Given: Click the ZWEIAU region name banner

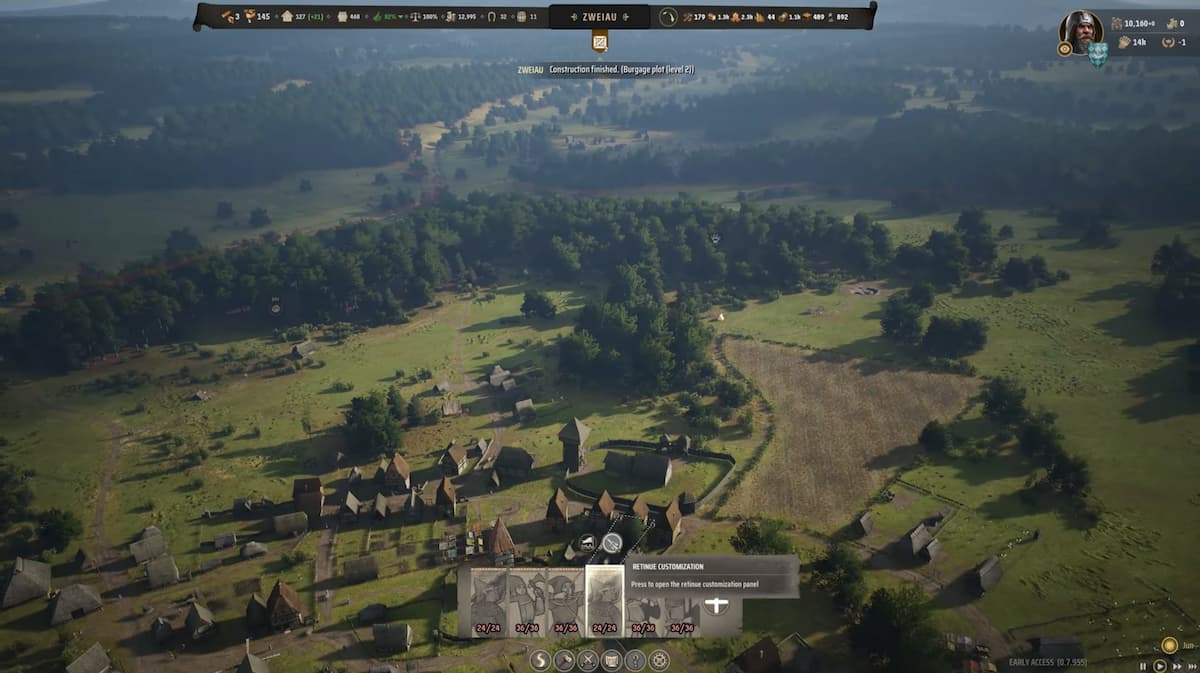Looking at the screenshot, I should pos(600,16).
